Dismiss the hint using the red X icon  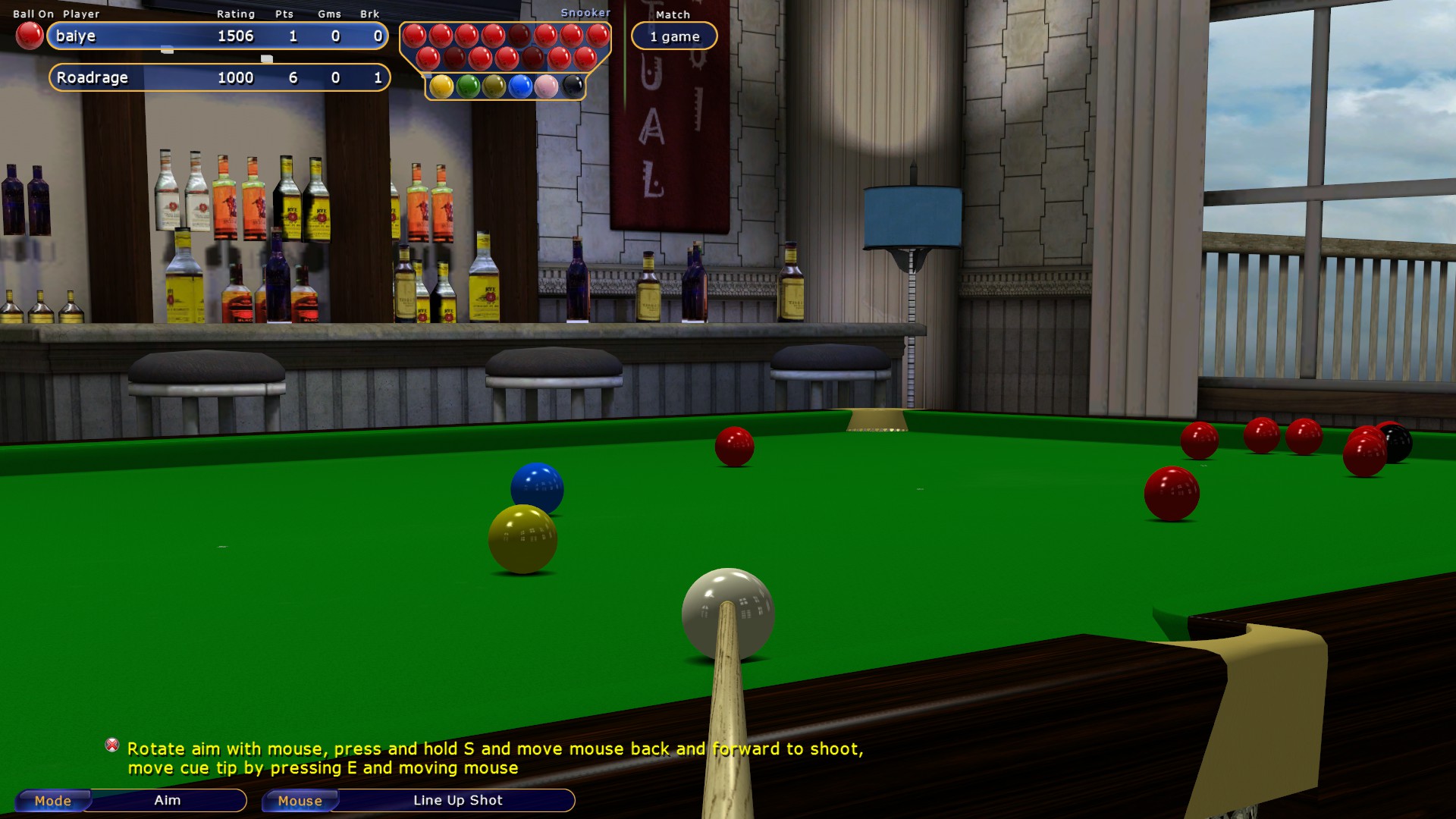[112, 745]
